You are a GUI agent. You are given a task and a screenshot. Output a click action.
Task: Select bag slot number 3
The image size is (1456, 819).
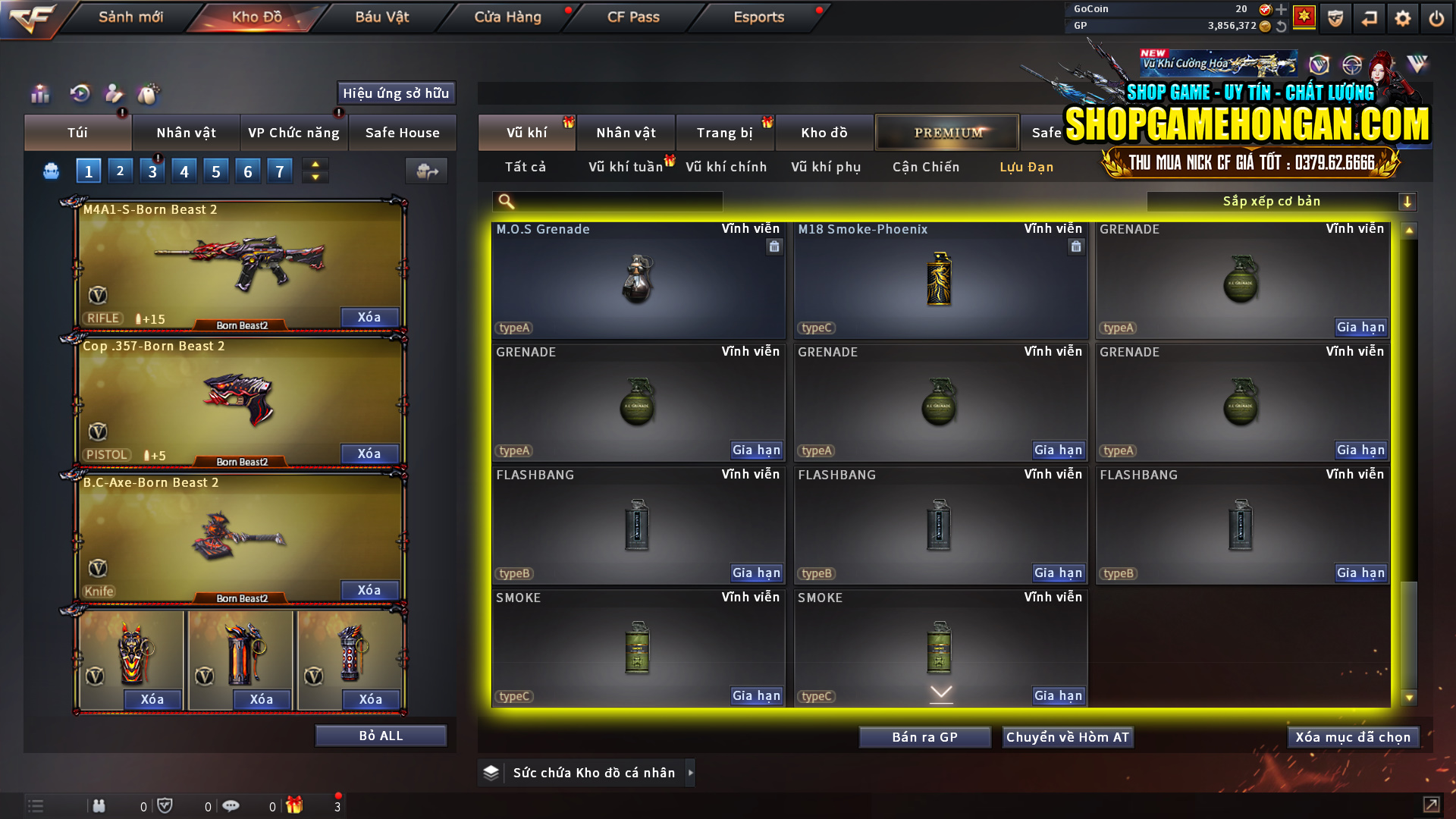click(152, 171)
